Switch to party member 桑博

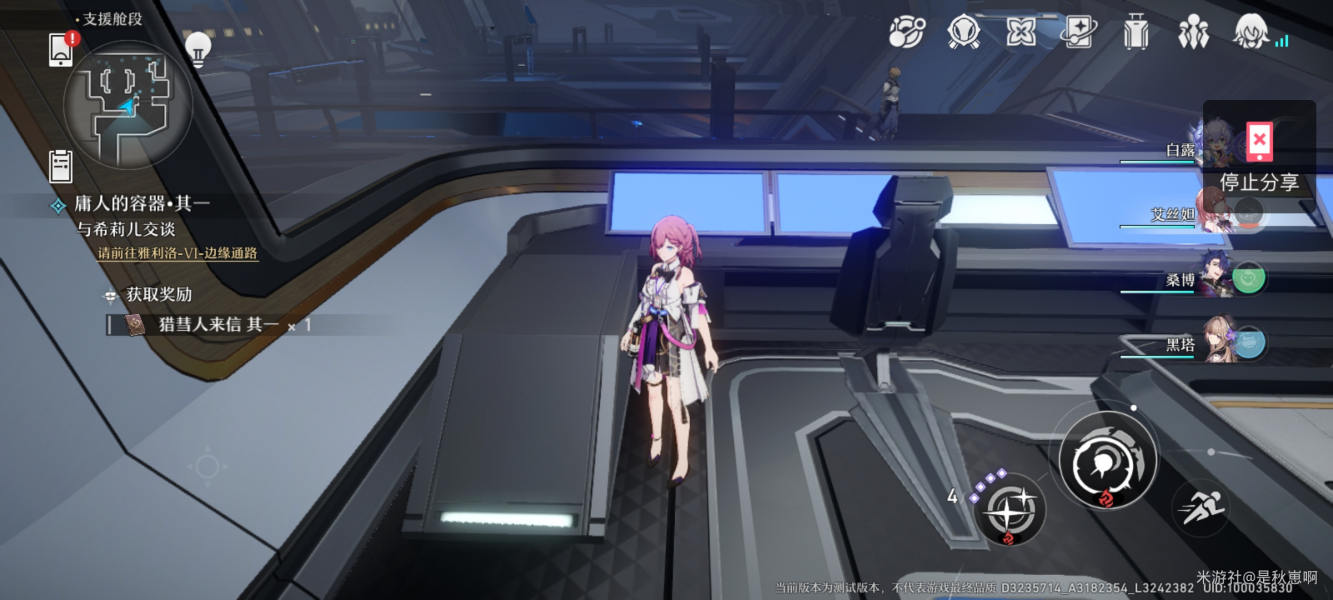[1215, 279]
